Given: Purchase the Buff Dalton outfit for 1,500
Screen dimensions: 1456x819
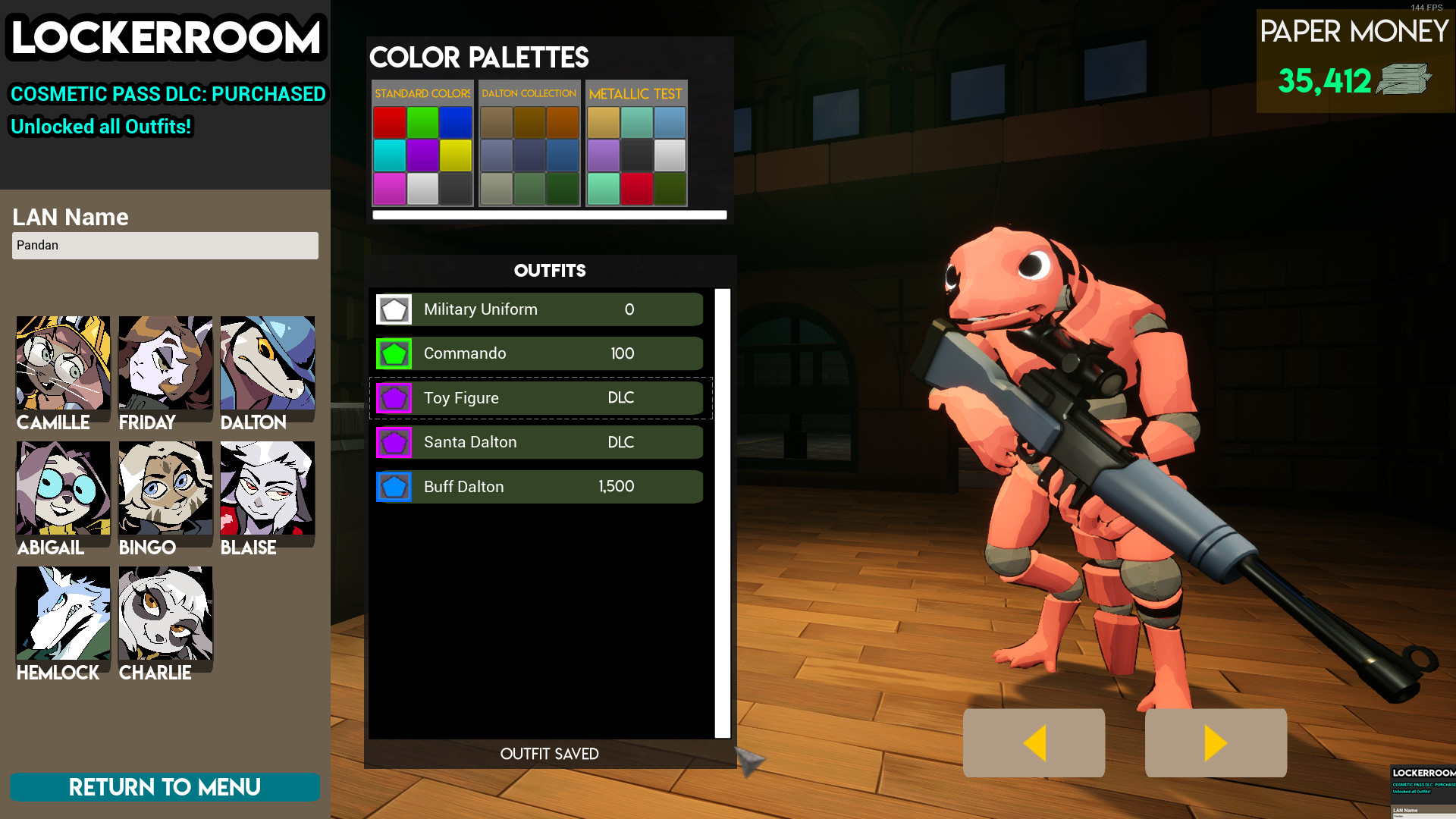Looking at the screenshot, I should [x=538, y=486].
